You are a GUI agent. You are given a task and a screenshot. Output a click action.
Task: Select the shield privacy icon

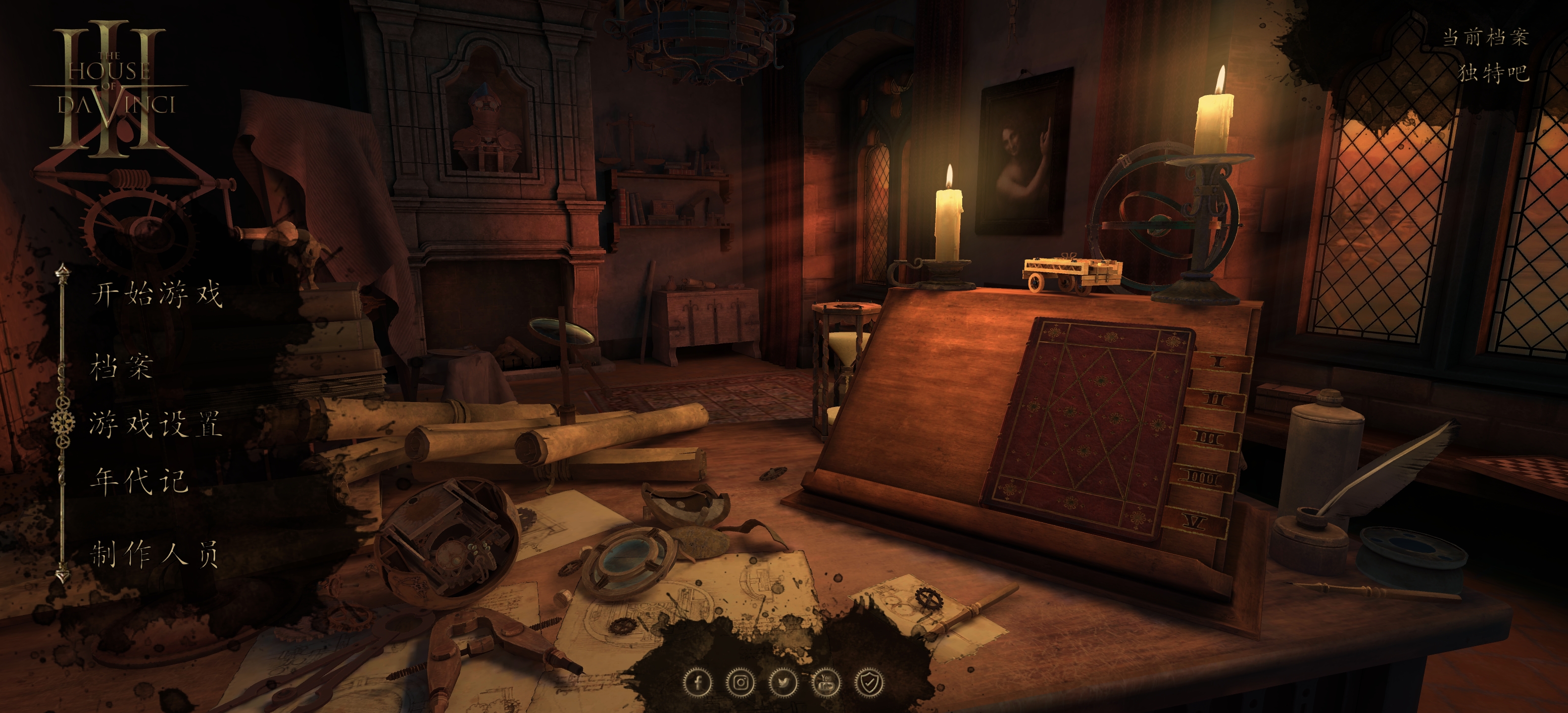[x=869, y=682]
